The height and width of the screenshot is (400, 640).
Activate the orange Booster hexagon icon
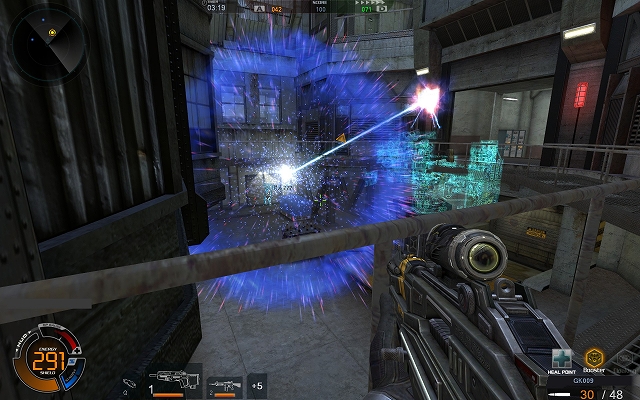[596, 357]
